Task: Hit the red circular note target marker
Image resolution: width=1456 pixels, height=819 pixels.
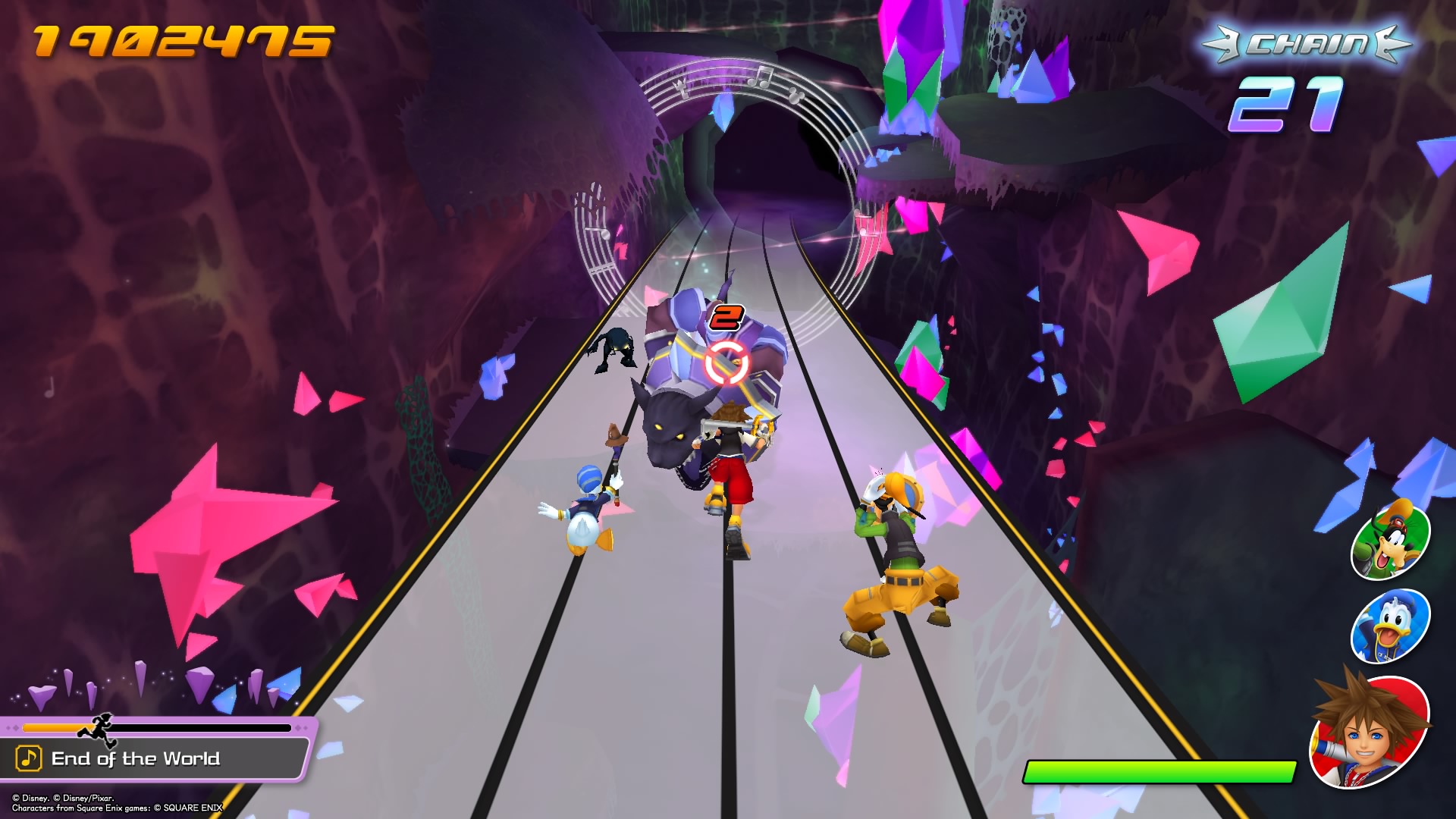Action: pos(726,362)
